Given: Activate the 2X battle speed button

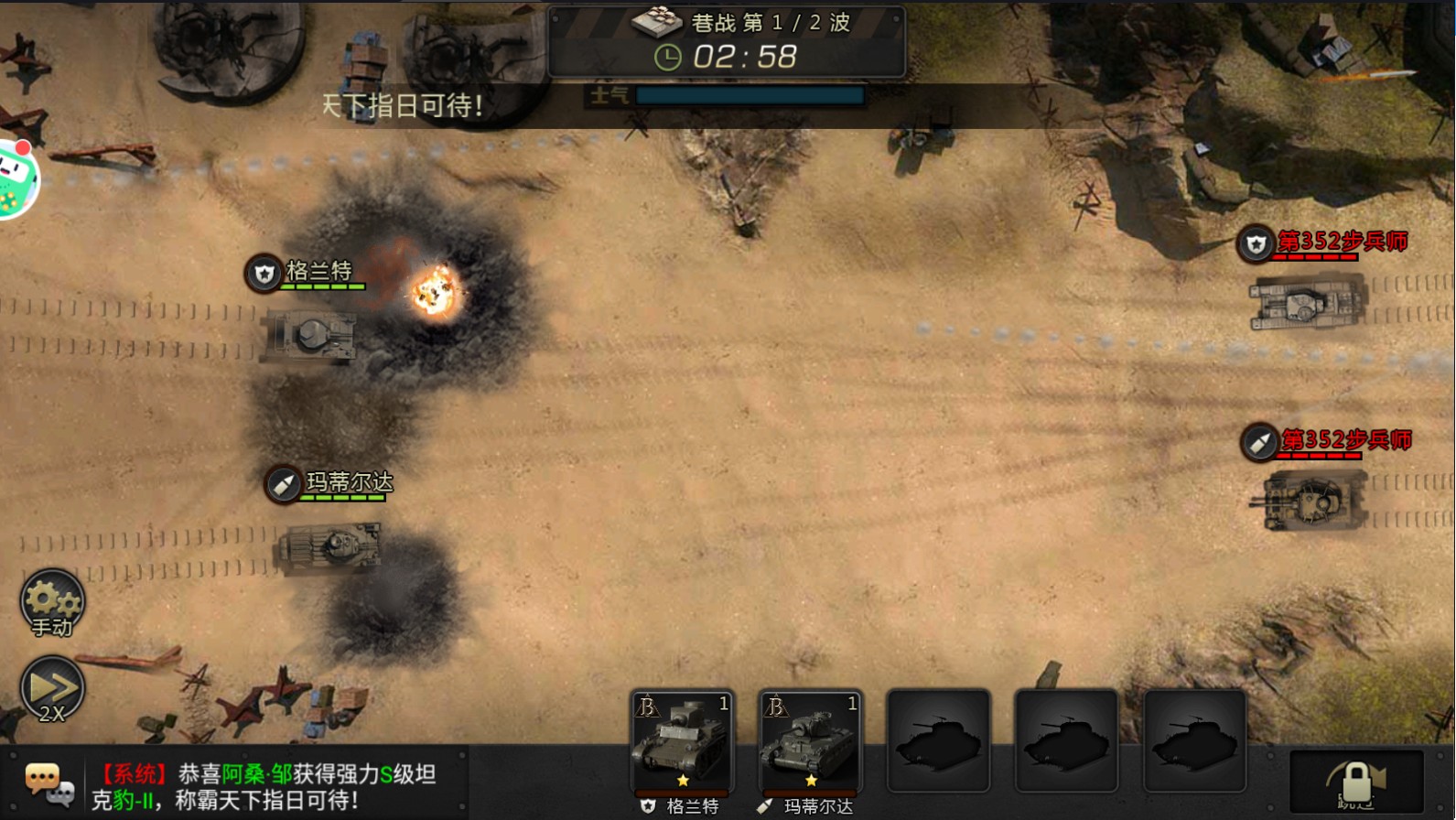Looking at the screenshot, I should coord(52,690).
